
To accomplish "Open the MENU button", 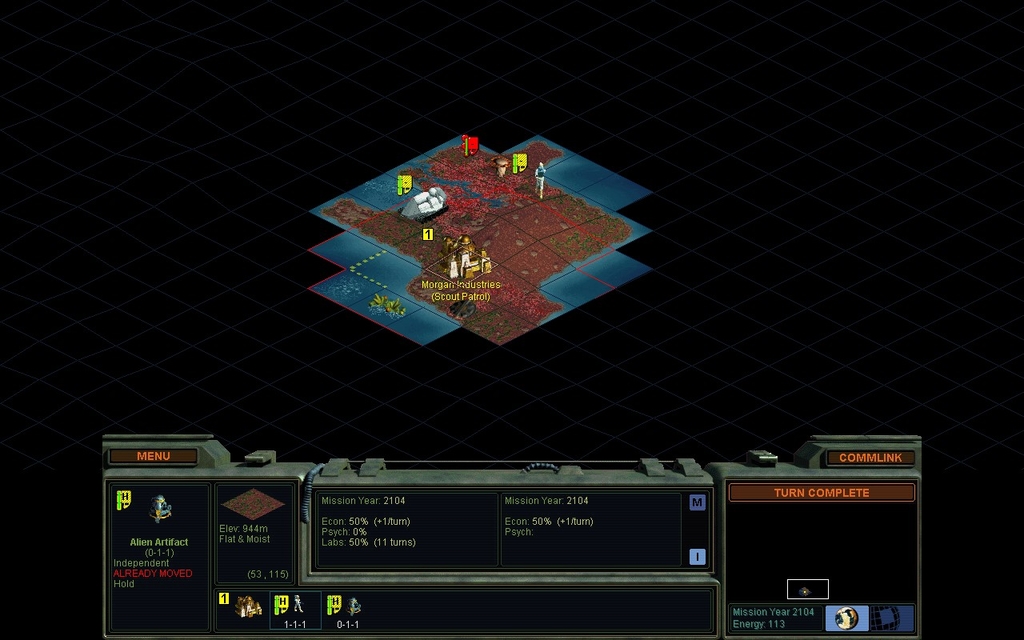I will [x=153, y=456].
